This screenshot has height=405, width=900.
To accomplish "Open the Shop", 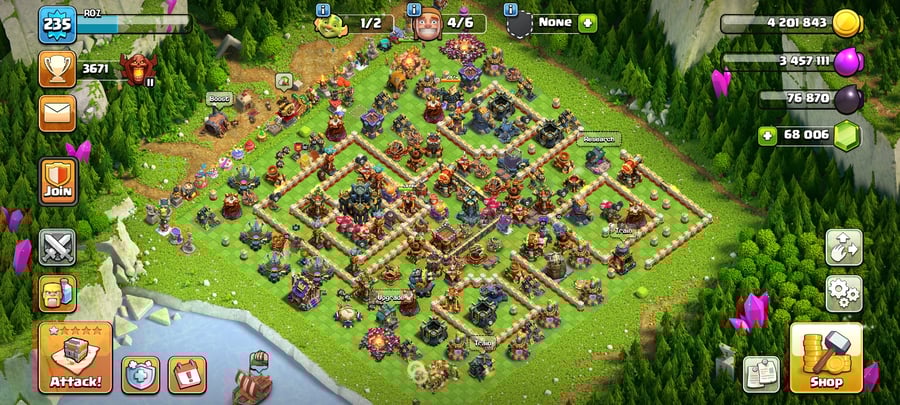I will (x=826, y=357).
